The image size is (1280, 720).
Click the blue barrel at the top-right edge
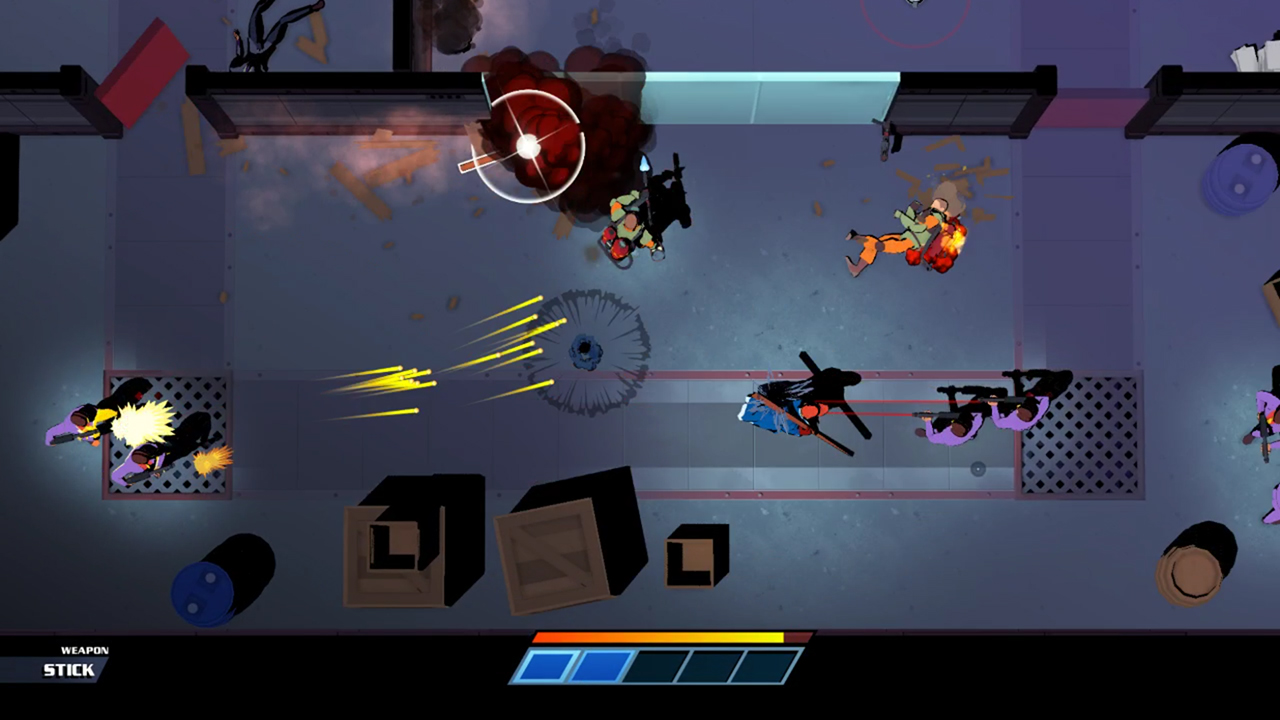1240,180
